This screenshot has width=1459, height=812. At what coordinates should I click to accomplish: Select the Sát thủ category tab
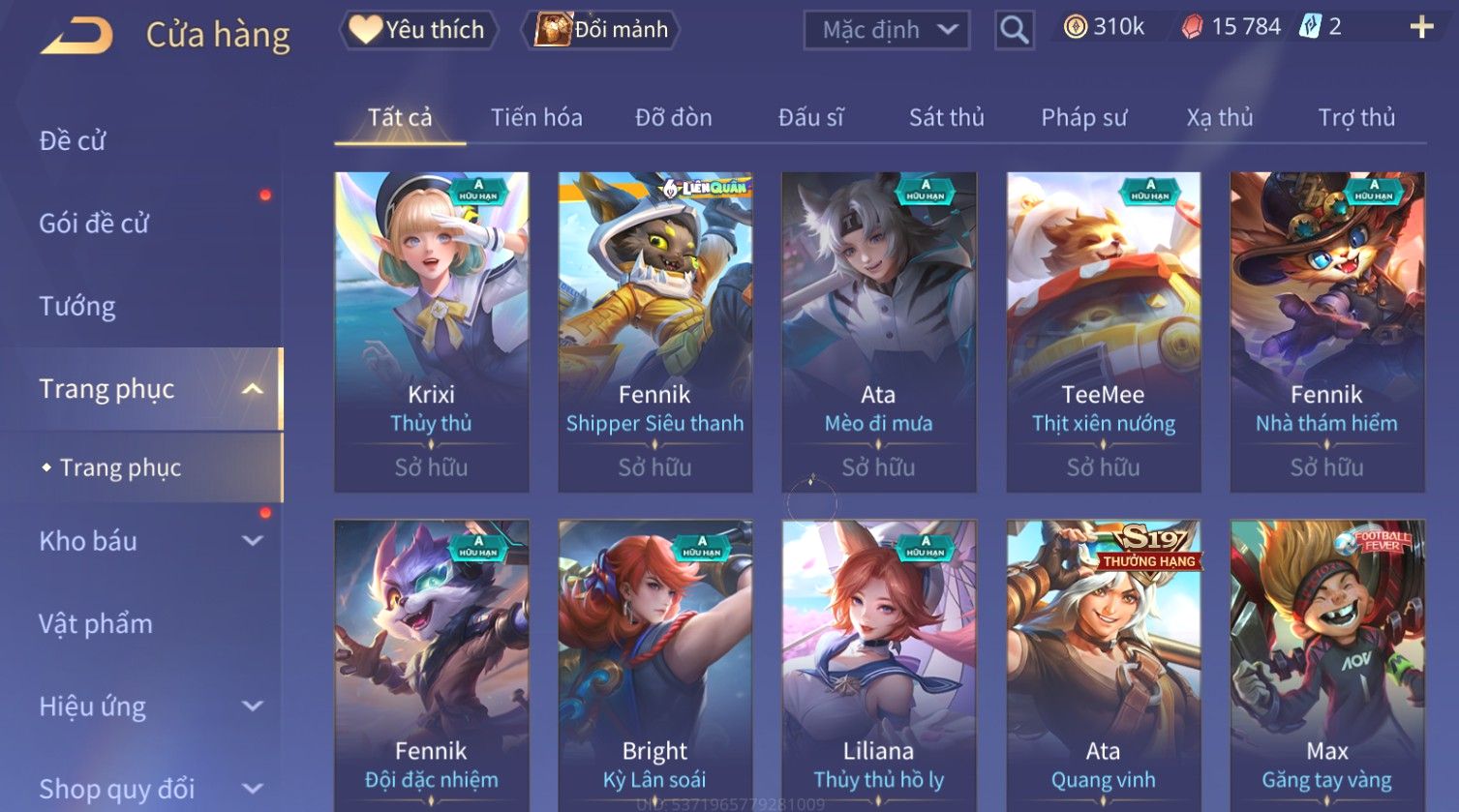(x=946, y=118)
